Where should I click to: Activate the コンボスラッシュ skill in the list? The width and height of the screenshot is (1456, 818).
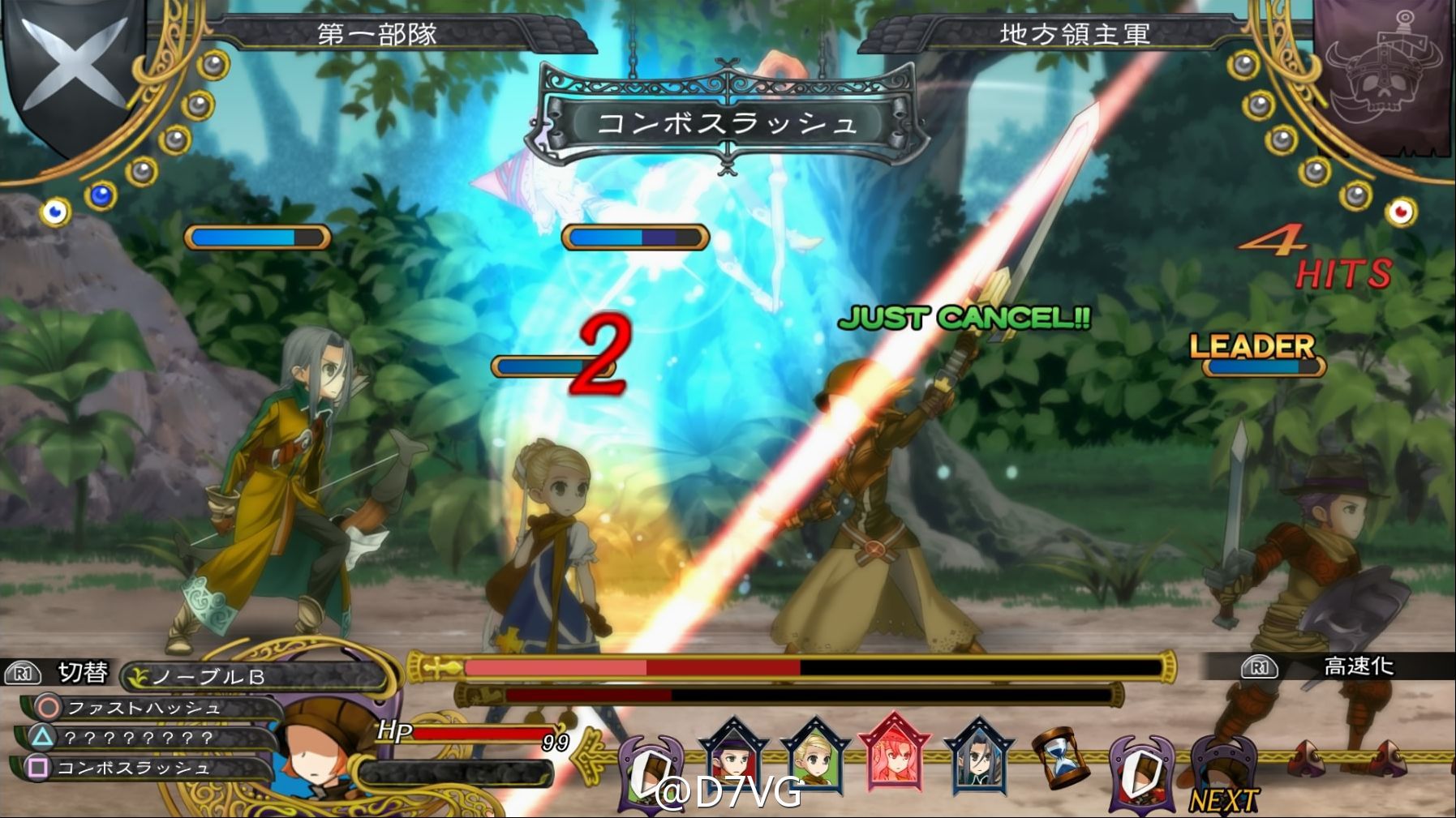click(133, 768)
